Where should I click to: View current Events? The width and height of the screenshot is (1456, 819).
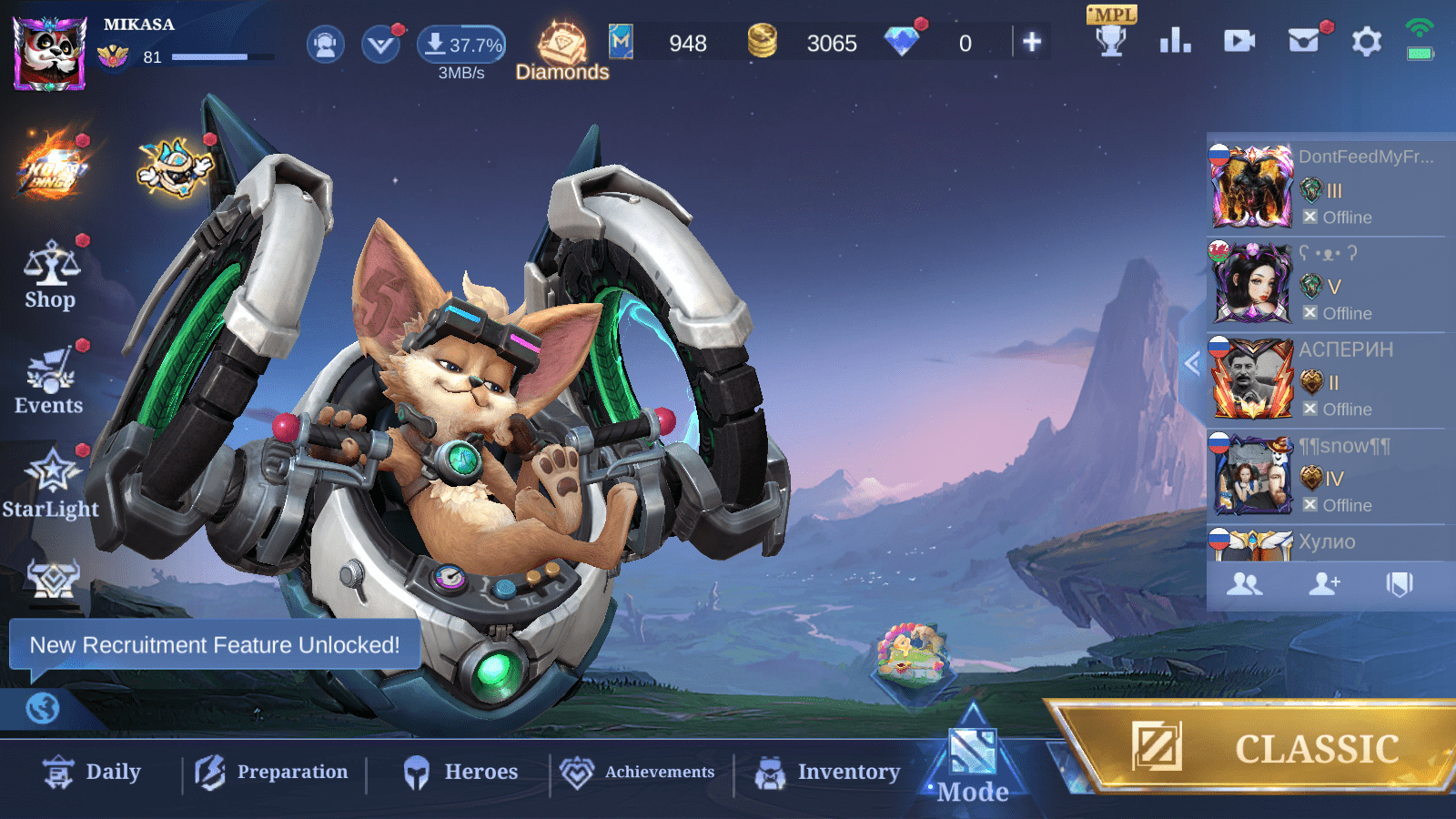[x=49, y=382]
